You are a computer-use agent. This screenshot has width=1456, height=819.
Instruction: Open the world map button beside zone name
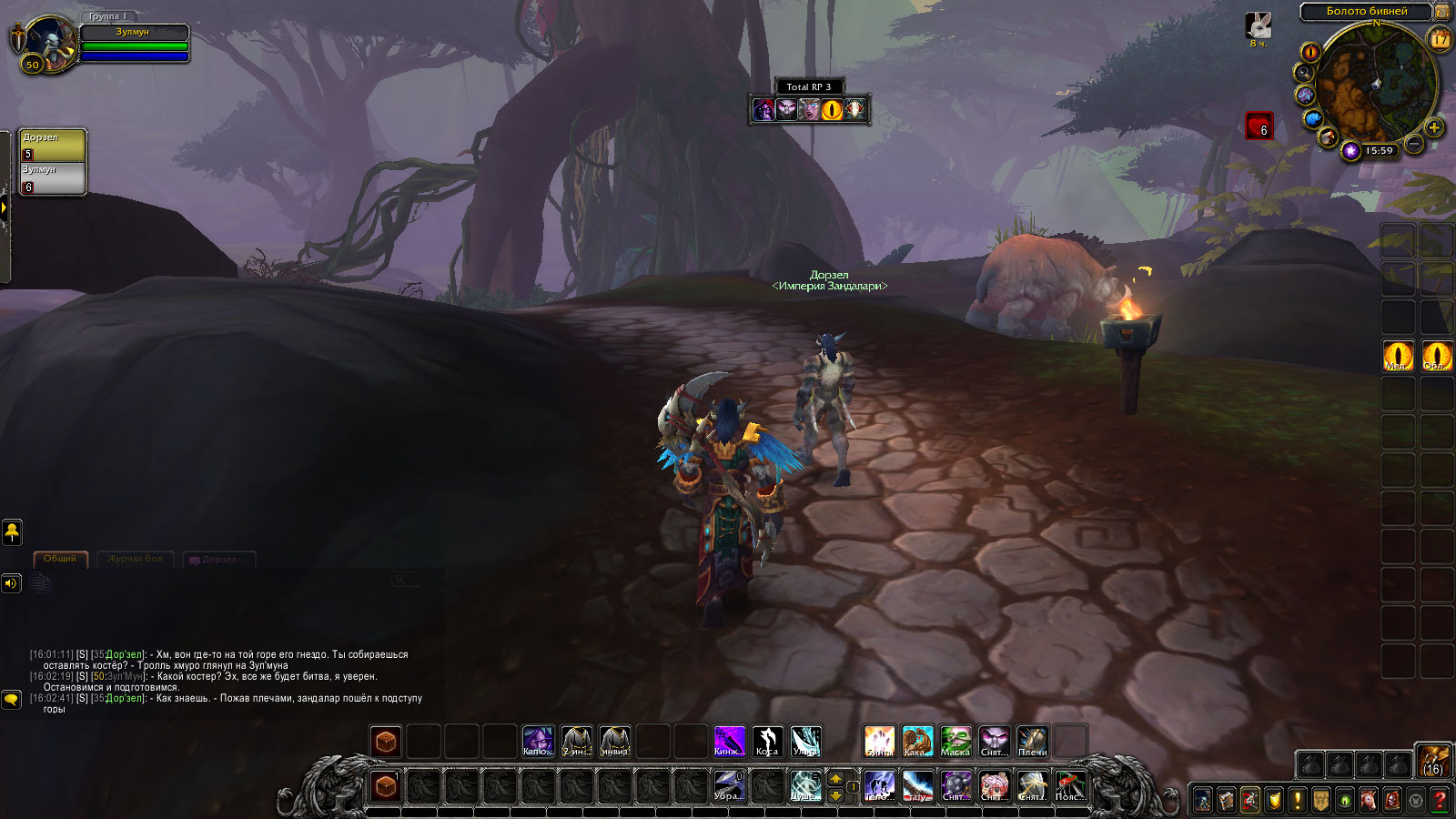tap(1442, 12)
